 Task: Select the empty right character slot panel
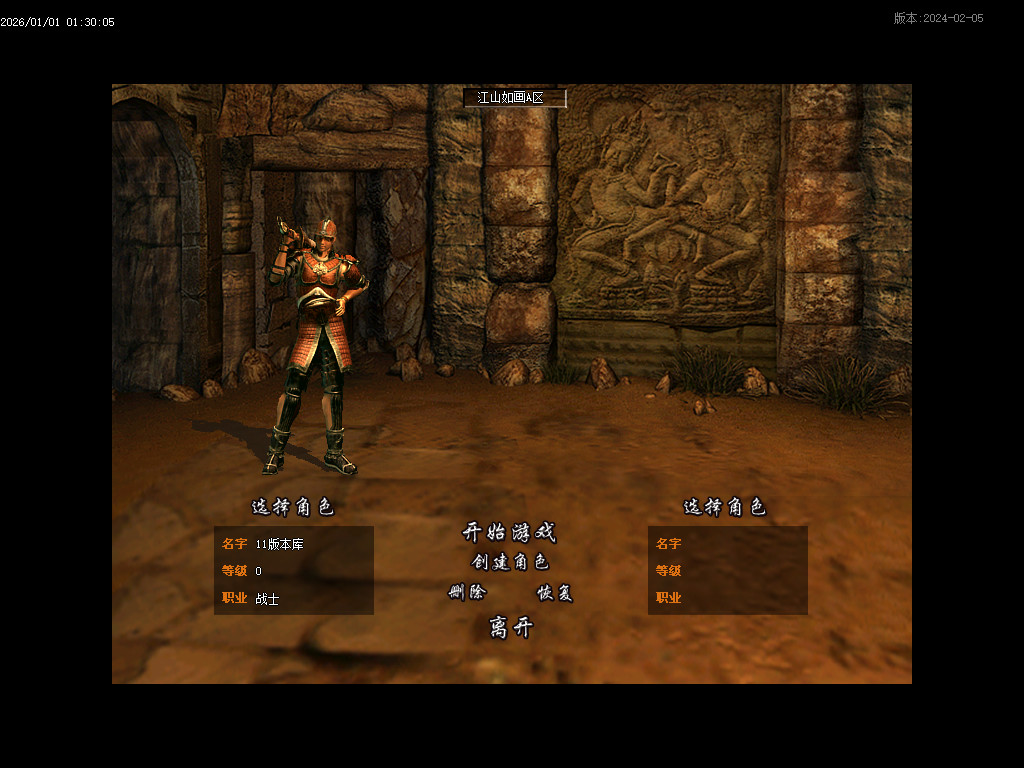(727, 570)
